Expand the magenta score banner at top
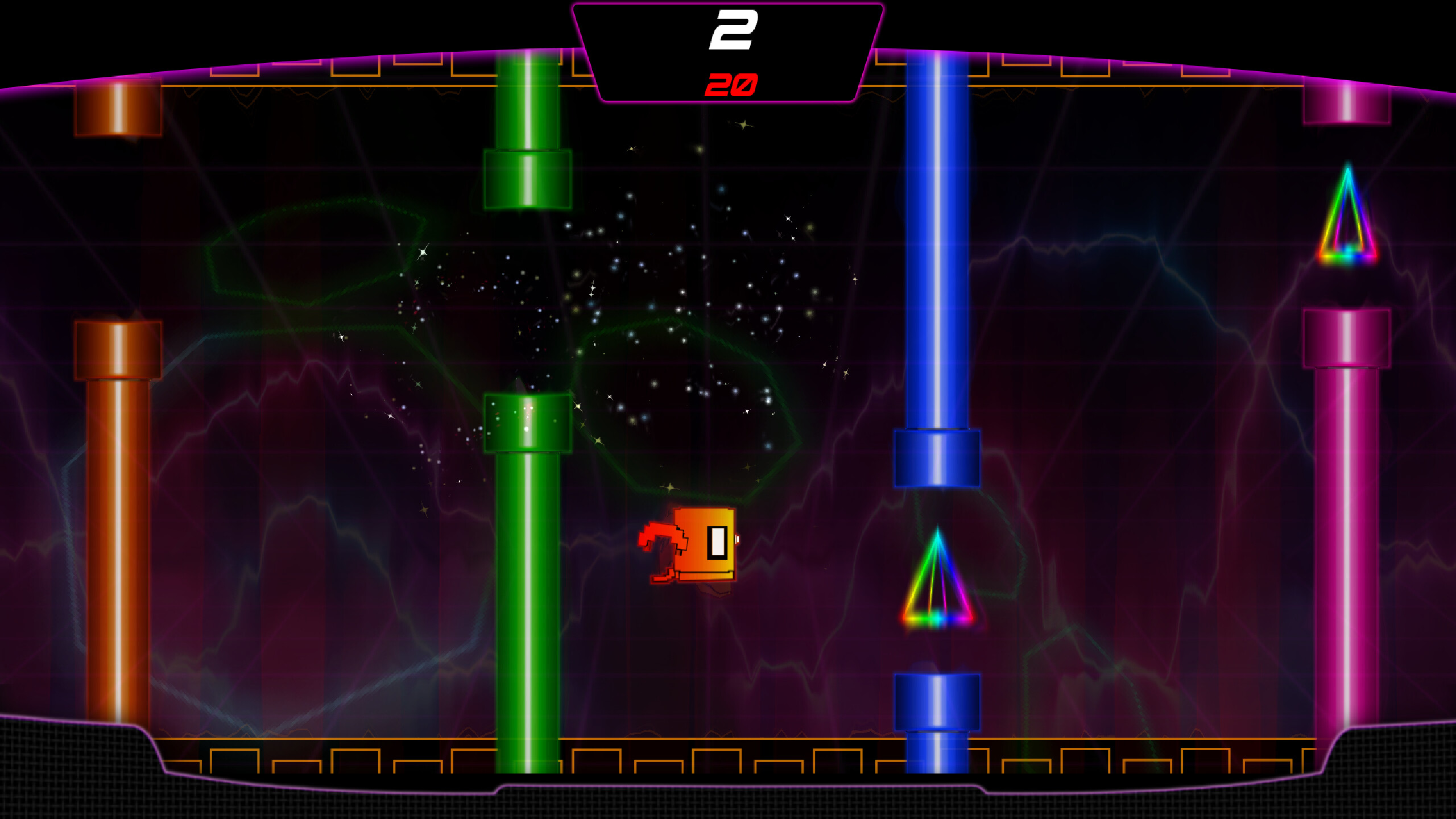This screenshot has width=1456, height=819. [731, 51]
